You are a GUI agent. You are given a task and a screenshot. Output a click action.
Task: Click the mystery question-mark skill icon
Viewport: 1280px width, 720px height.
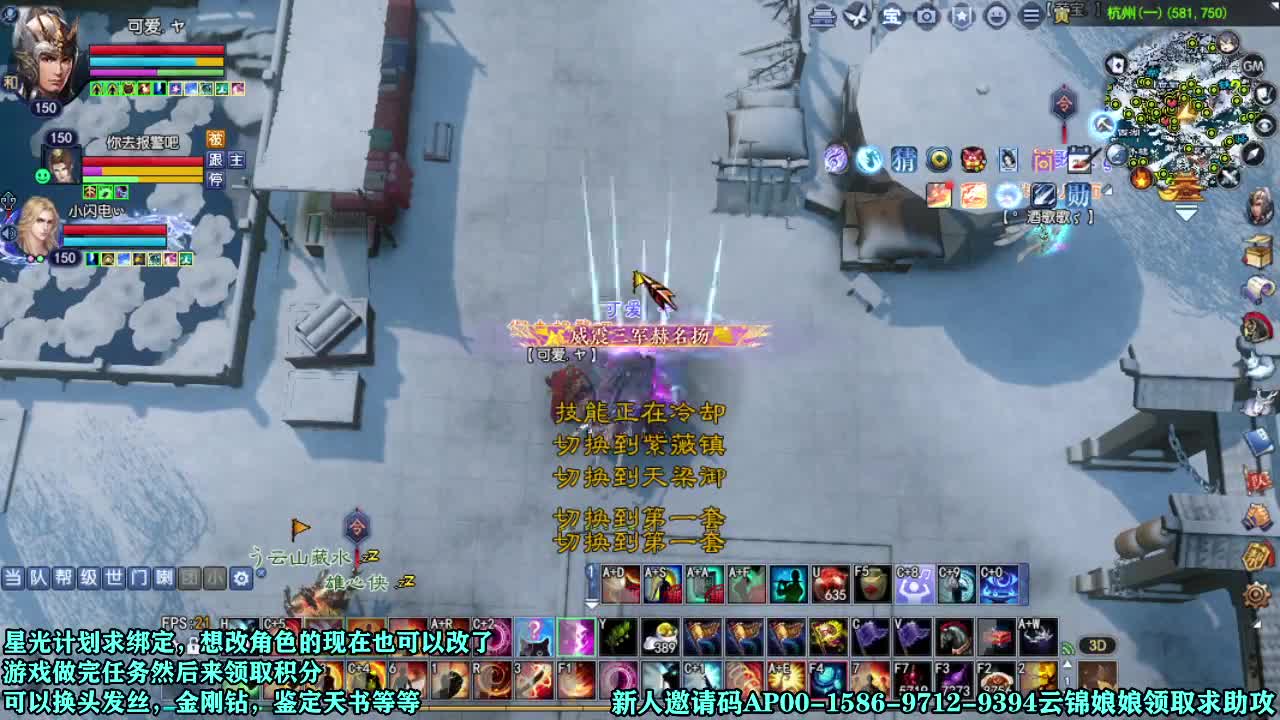click(536, 634)
